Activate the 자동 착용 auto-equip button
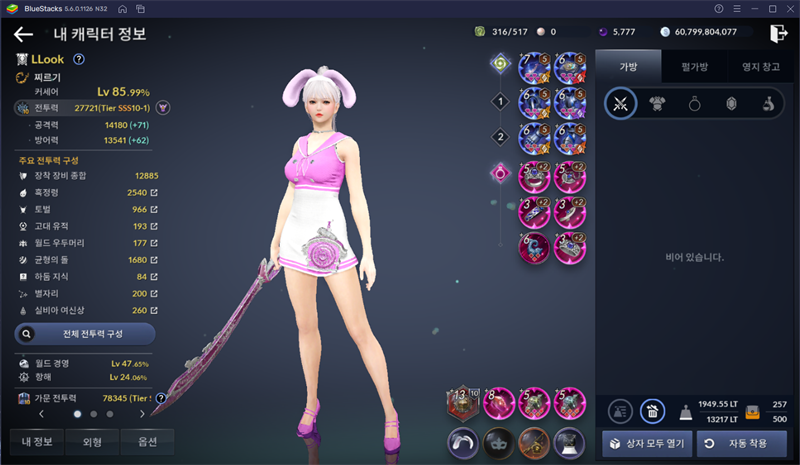This screenshot has width=800, height=465. [742, 442]
